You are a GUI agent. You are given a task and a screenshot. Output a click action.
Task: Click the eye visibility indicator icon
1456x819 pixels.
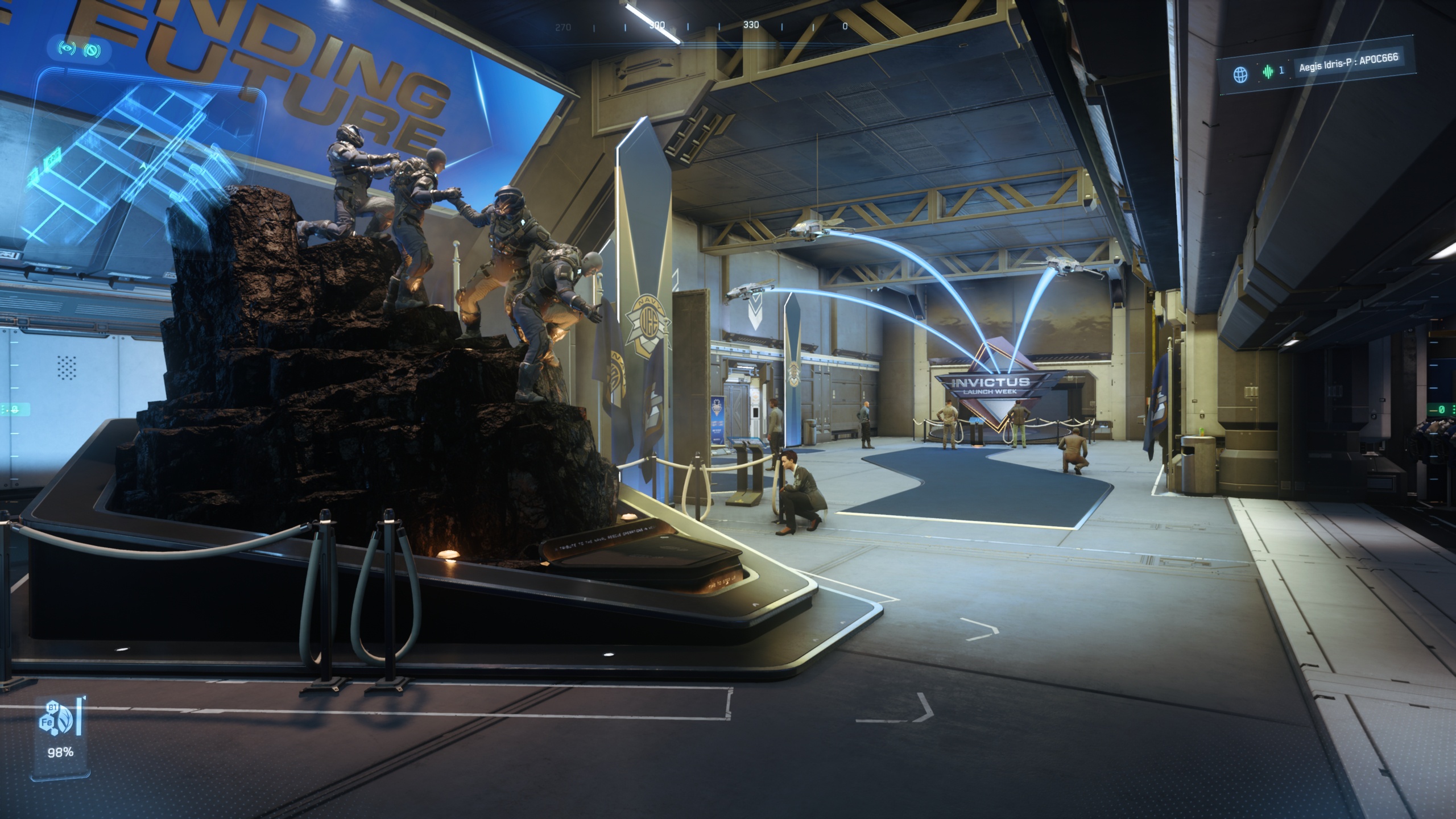click(x=68, y=49)
